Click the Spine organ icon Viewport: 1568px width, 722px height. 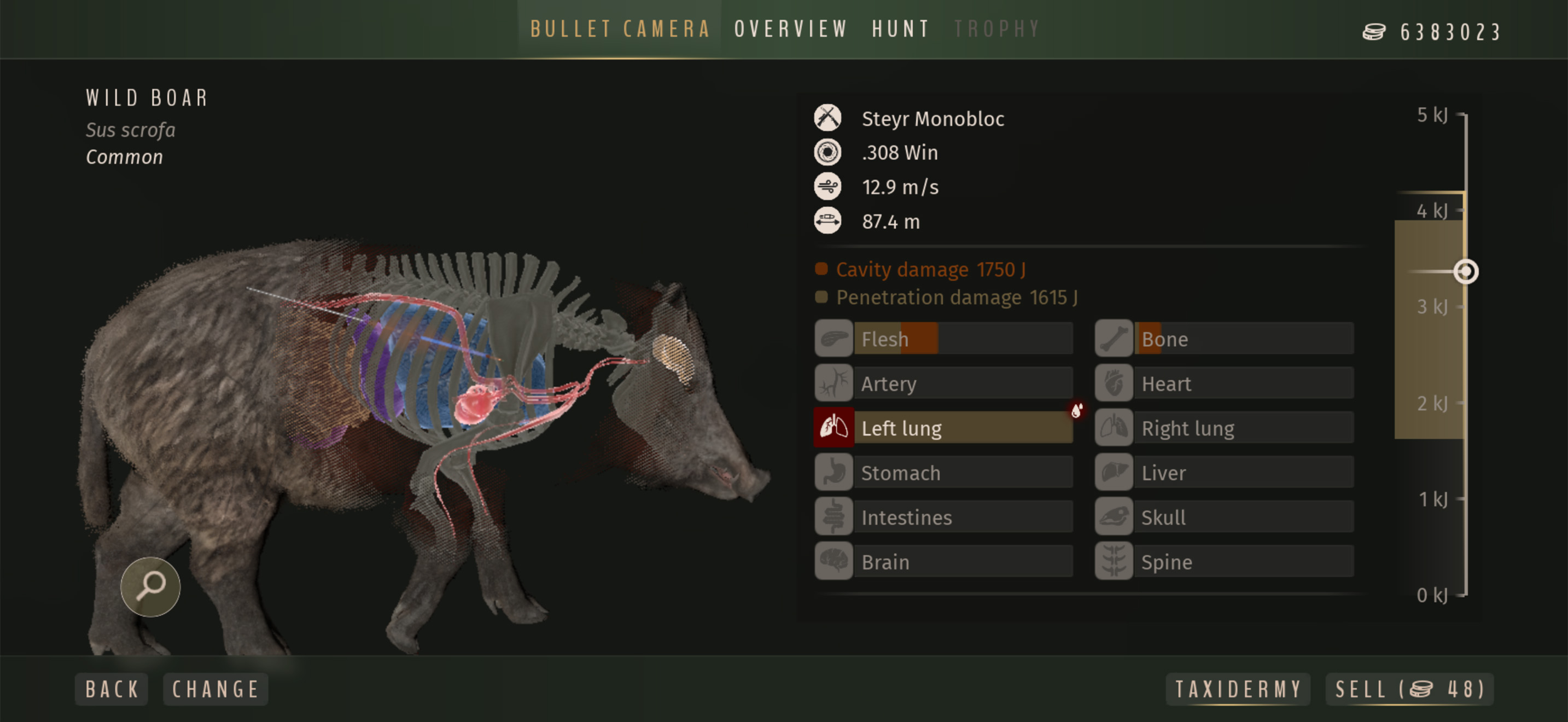1114,561
